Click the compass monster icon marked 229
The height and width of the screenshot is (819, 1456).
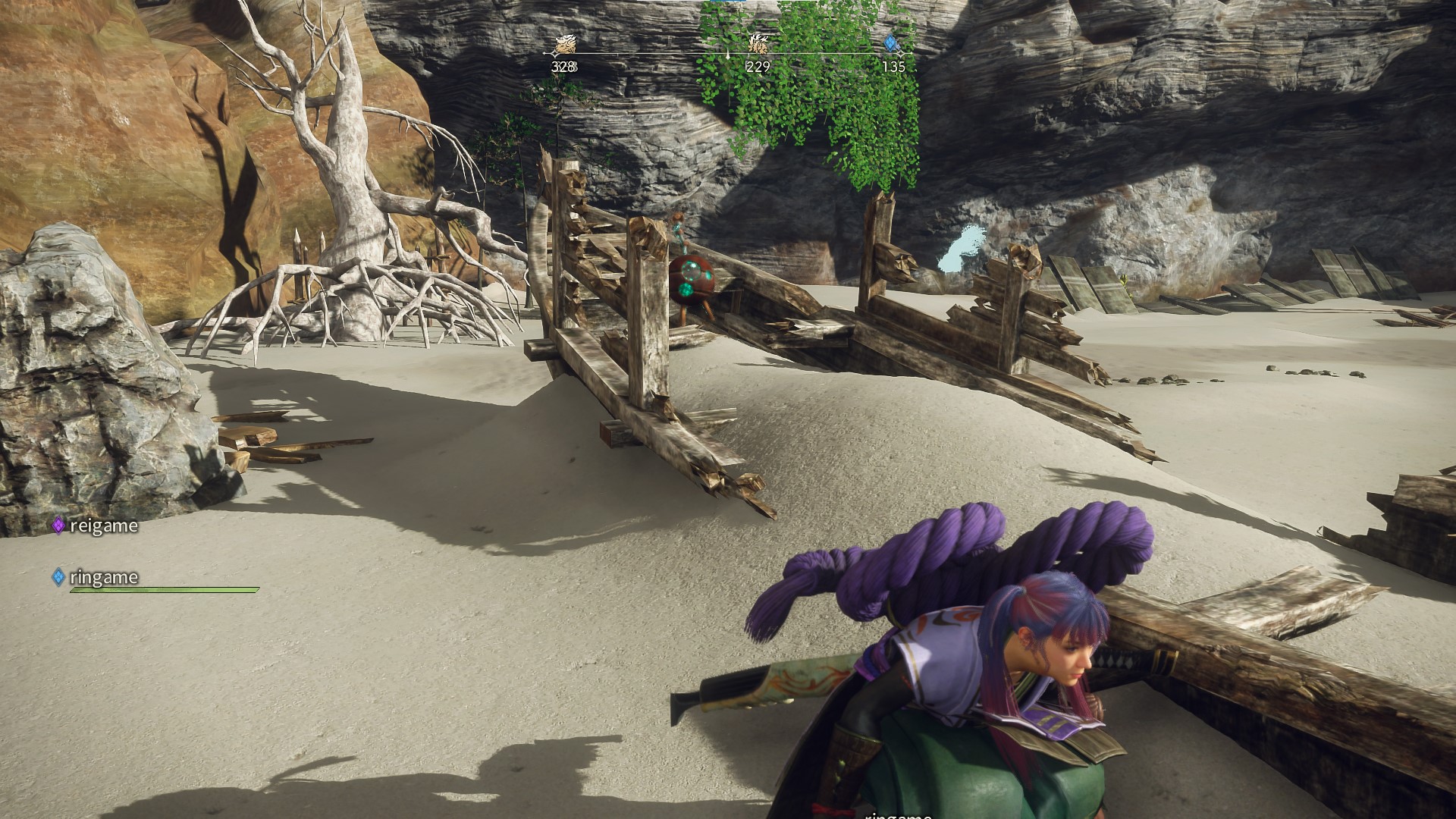point(758,43)
